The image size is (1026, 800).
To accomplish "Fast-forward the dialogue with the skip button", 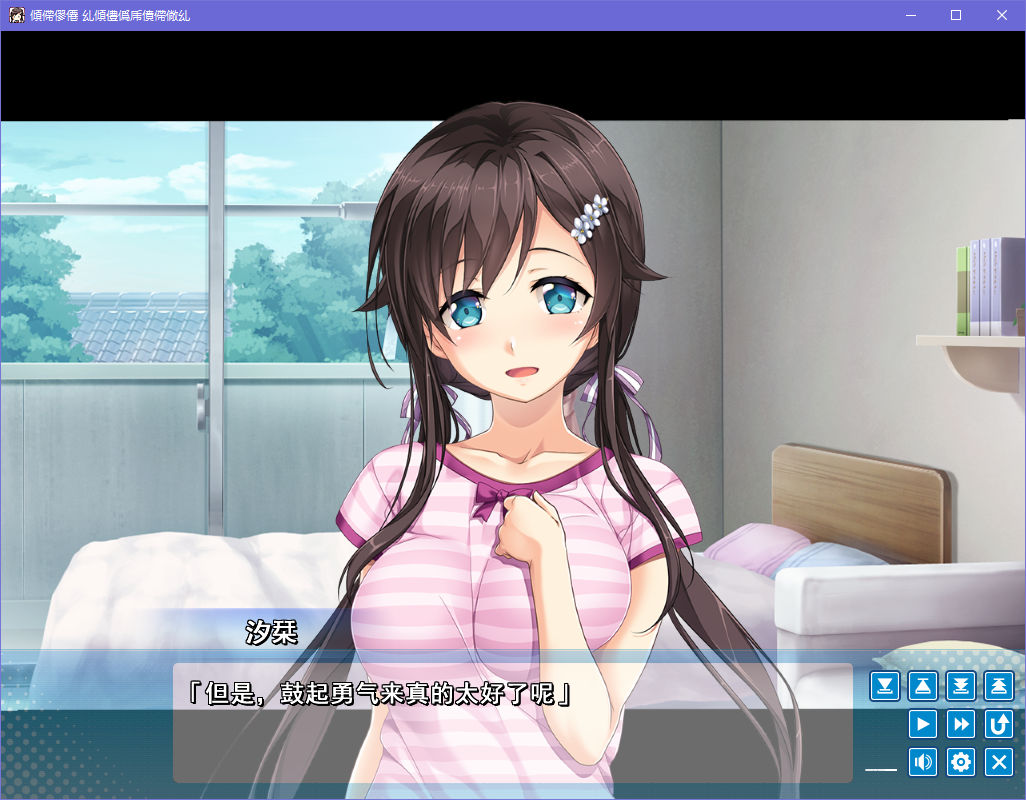I will pos(961,724).
